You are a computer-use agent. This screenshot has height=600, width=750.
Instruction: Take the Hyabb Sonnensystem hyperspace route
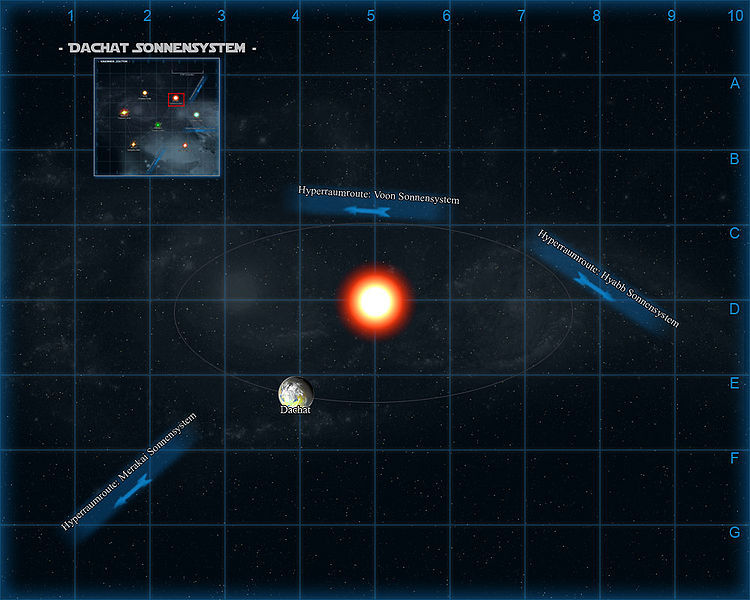[x=598, y=284]
